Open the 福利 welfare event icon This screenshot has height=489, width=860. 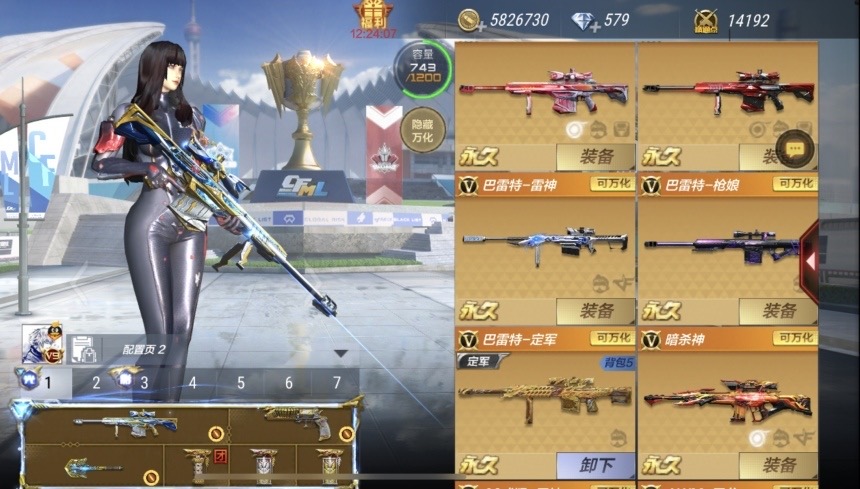[372, 14]
